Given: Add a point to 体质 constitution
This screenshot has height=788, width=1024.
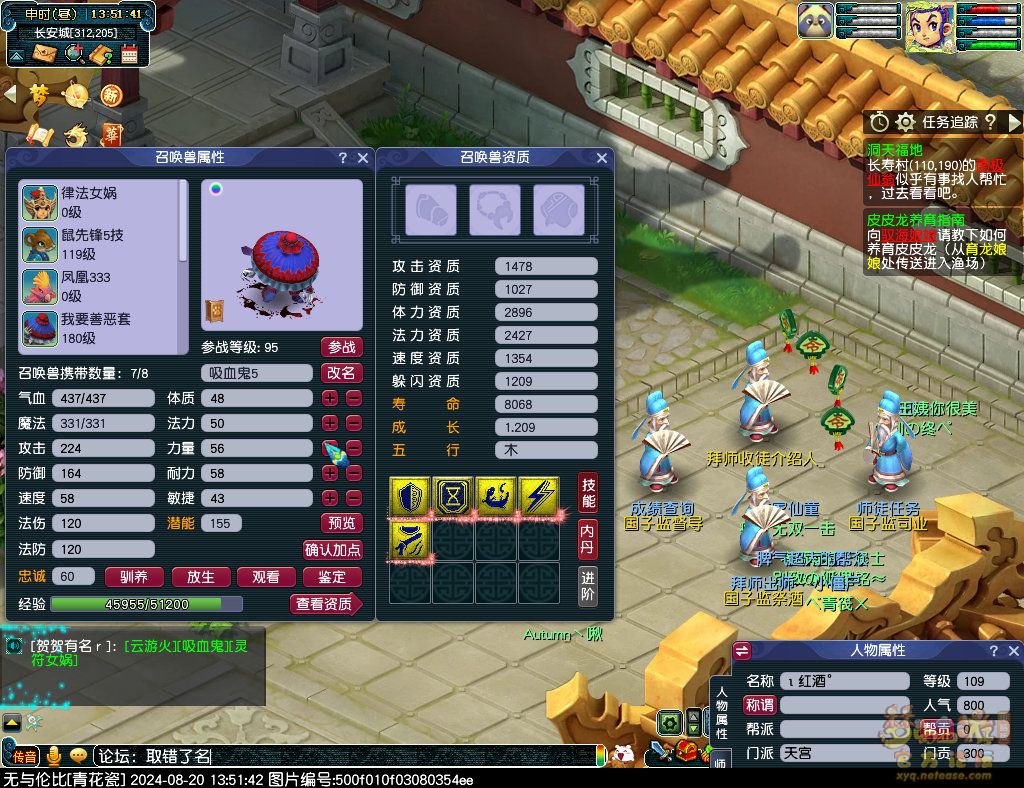Looking at the screenshot, I should tap(330, 398).
